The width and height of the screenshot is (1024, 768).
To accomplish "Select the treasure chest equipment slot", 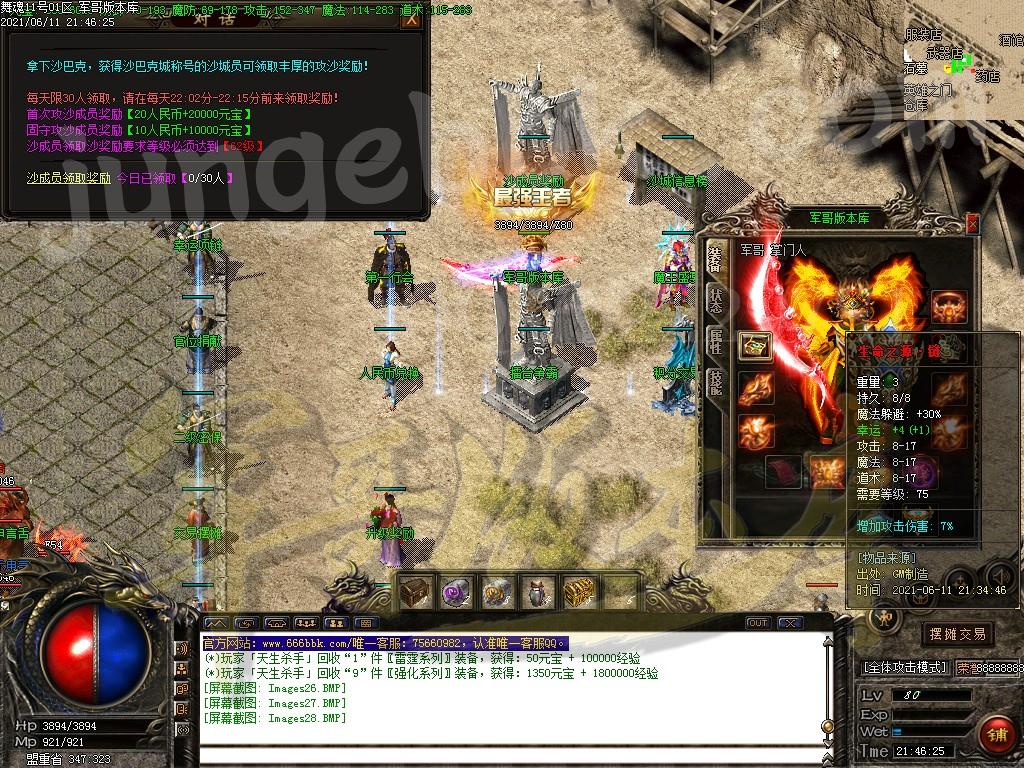I will (754, 346).
